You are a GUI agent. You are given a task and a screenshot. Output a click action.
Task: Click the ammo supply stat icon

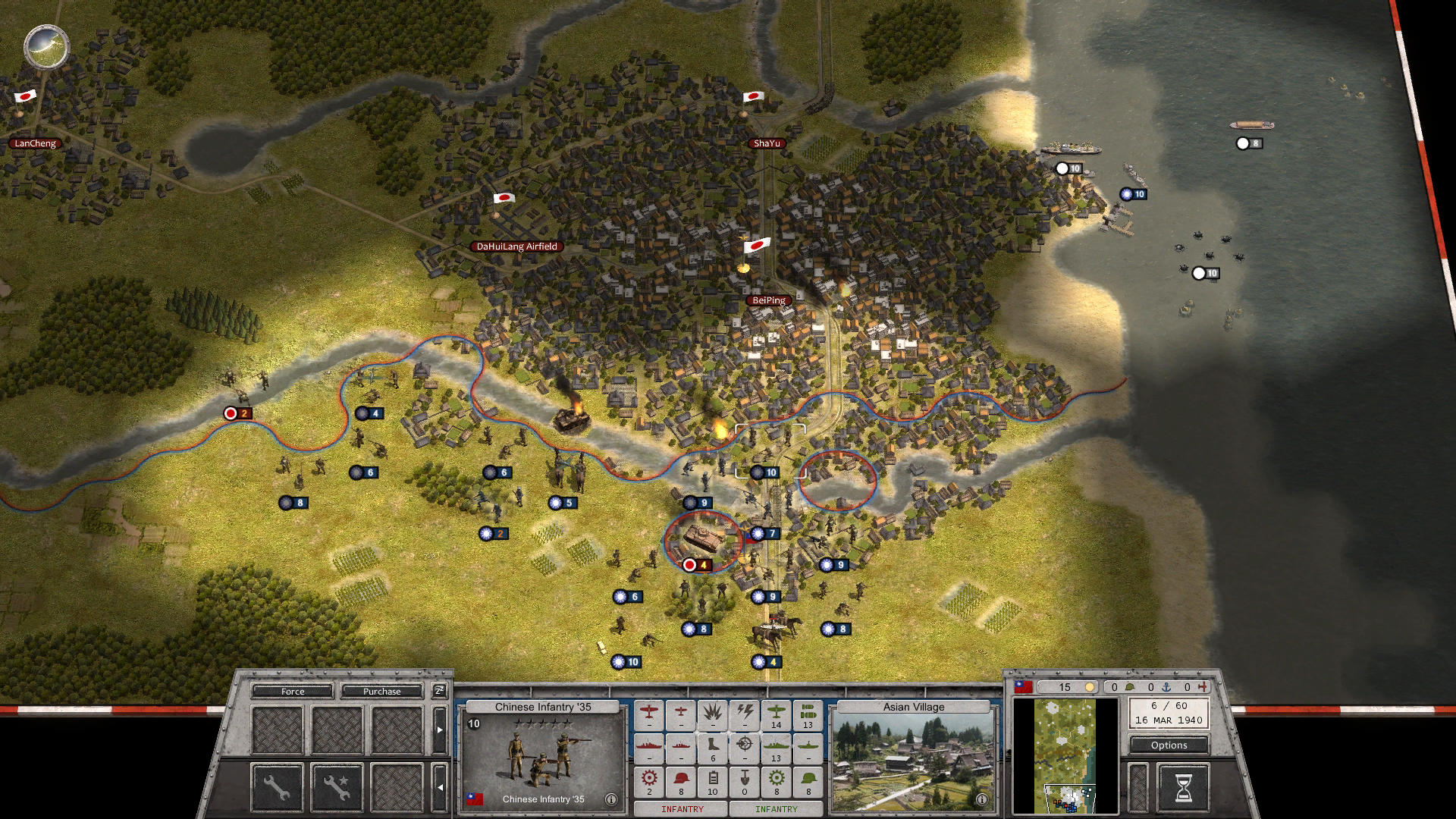713,779
